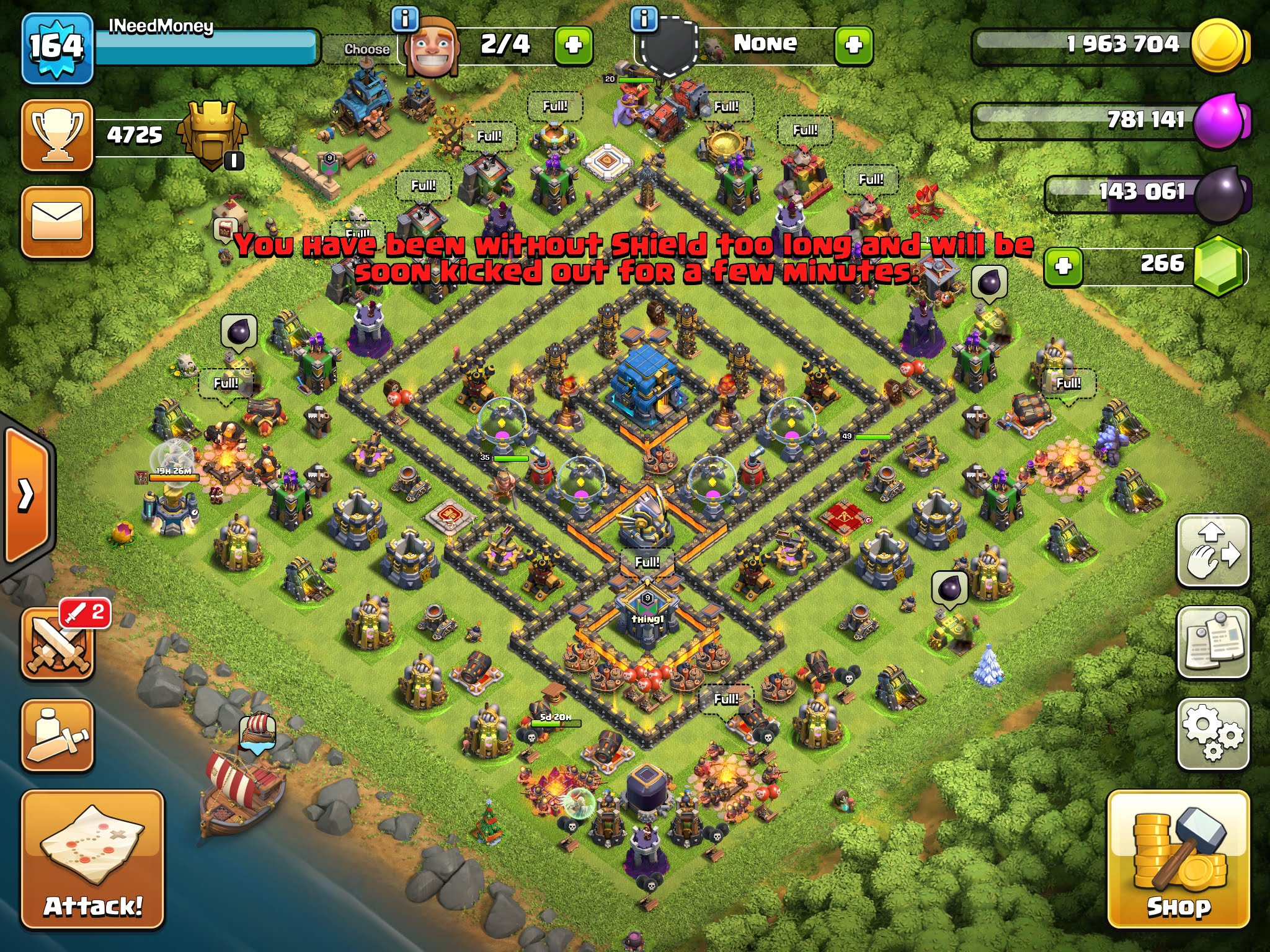This screenshot has height=952, width=1270.
Task: Show shield info via the blue i
Action: 644,19
